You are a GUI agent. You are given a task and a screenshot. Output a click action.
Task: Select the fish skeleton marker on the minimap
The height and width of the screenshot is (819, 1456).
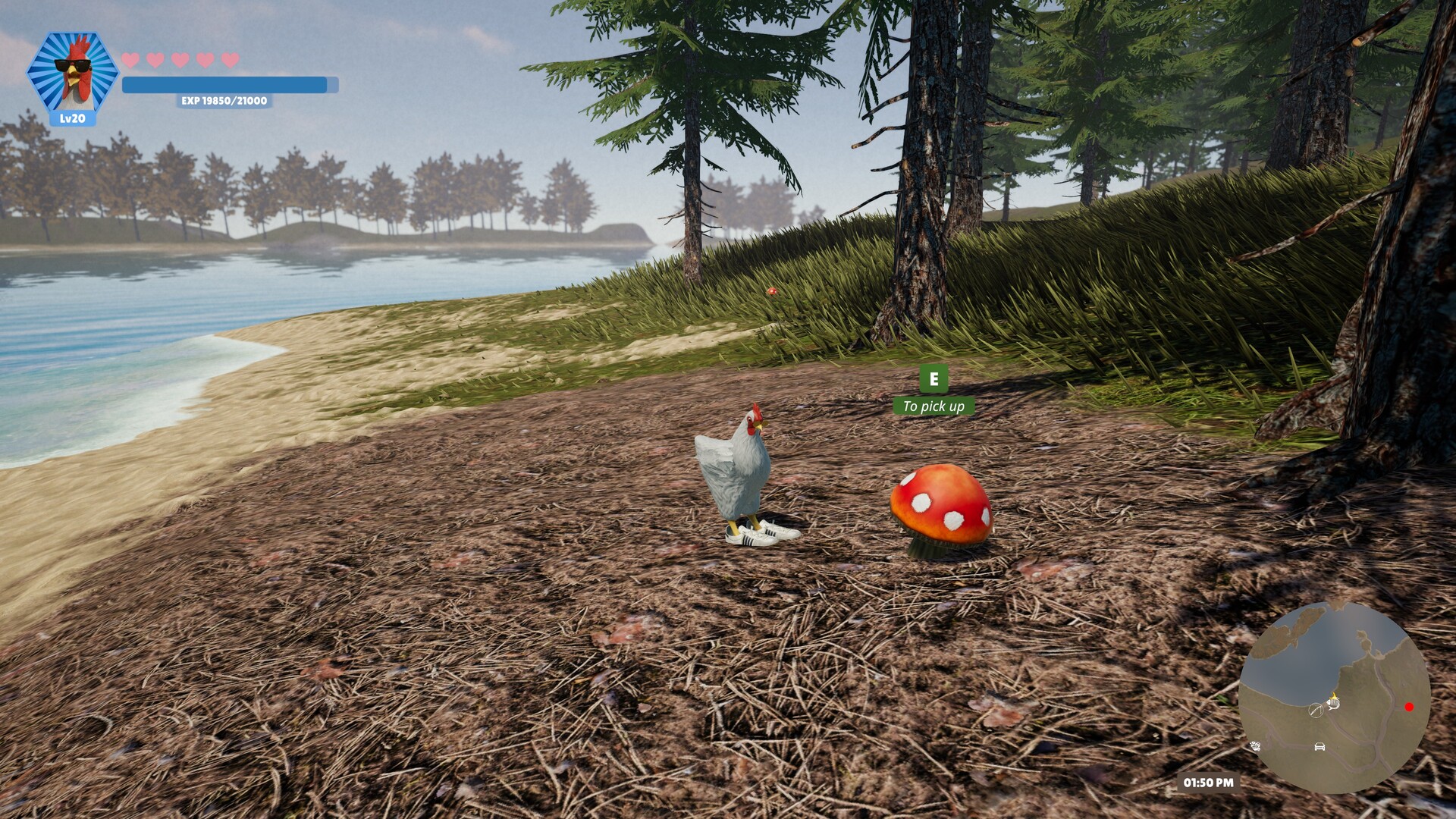point(1334,704)
